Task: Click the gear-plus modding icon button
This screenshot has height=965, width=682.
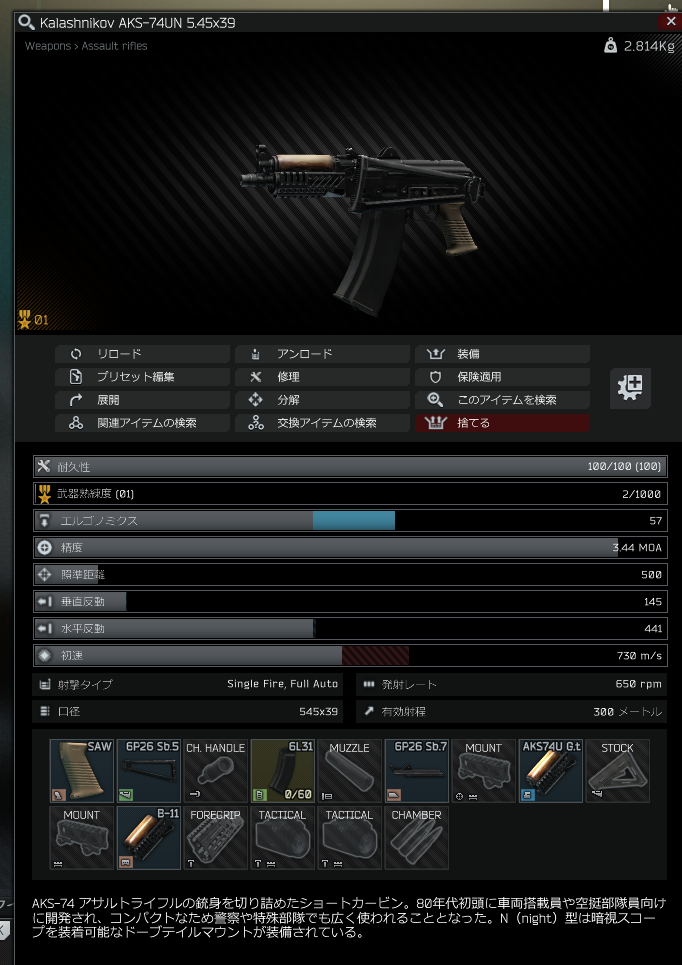Action: [630, 388]
